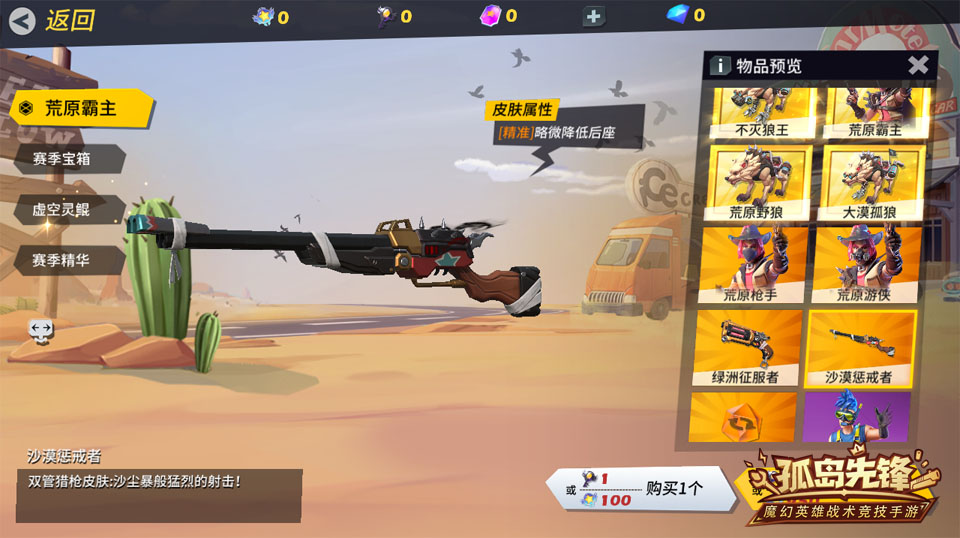Close the 物品预览 panel
This screenshot has width=960, height=538.
[x=917, y=66]
